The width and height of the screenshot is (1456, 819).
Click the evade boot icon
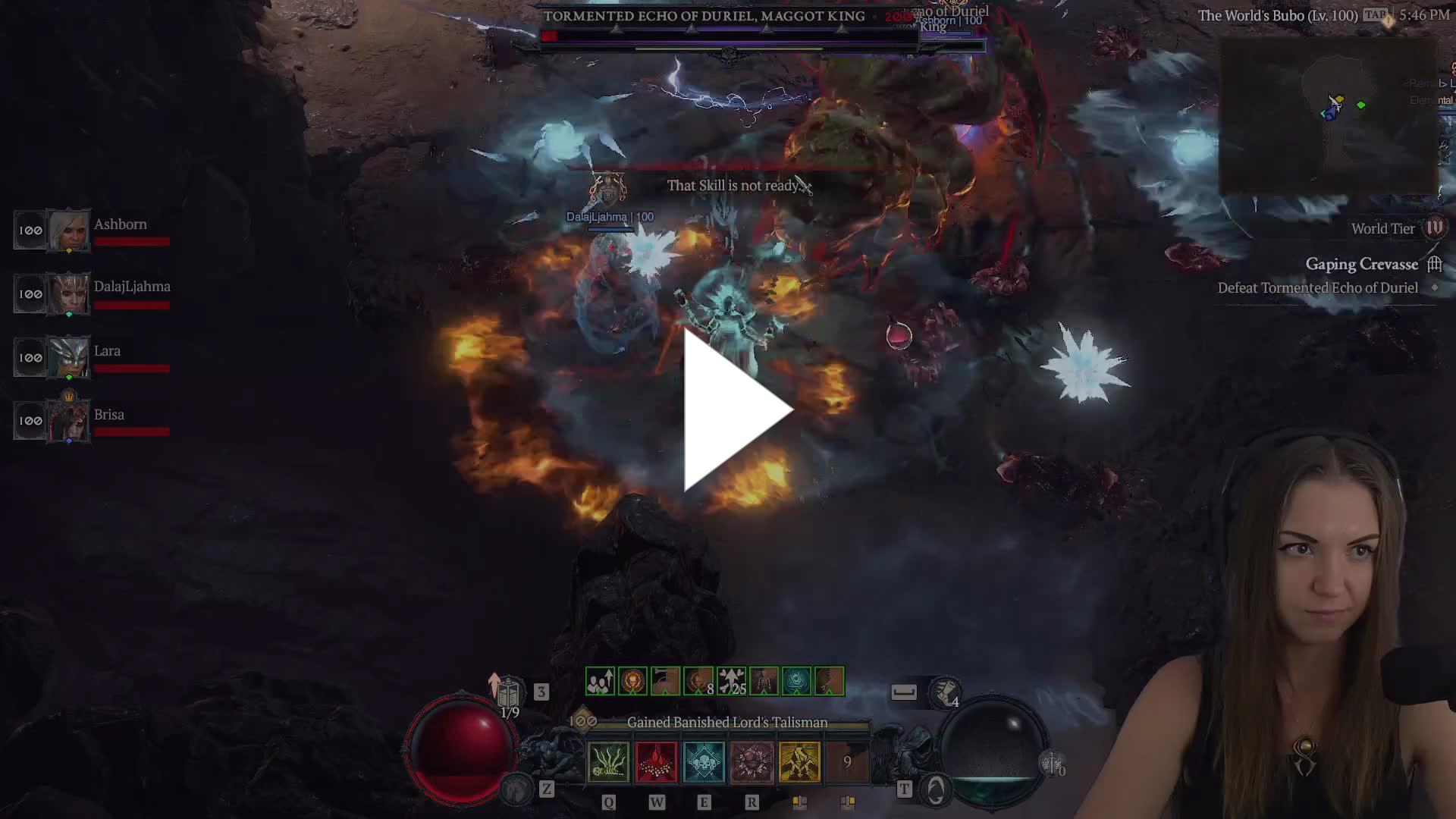[x=946, y=691]
